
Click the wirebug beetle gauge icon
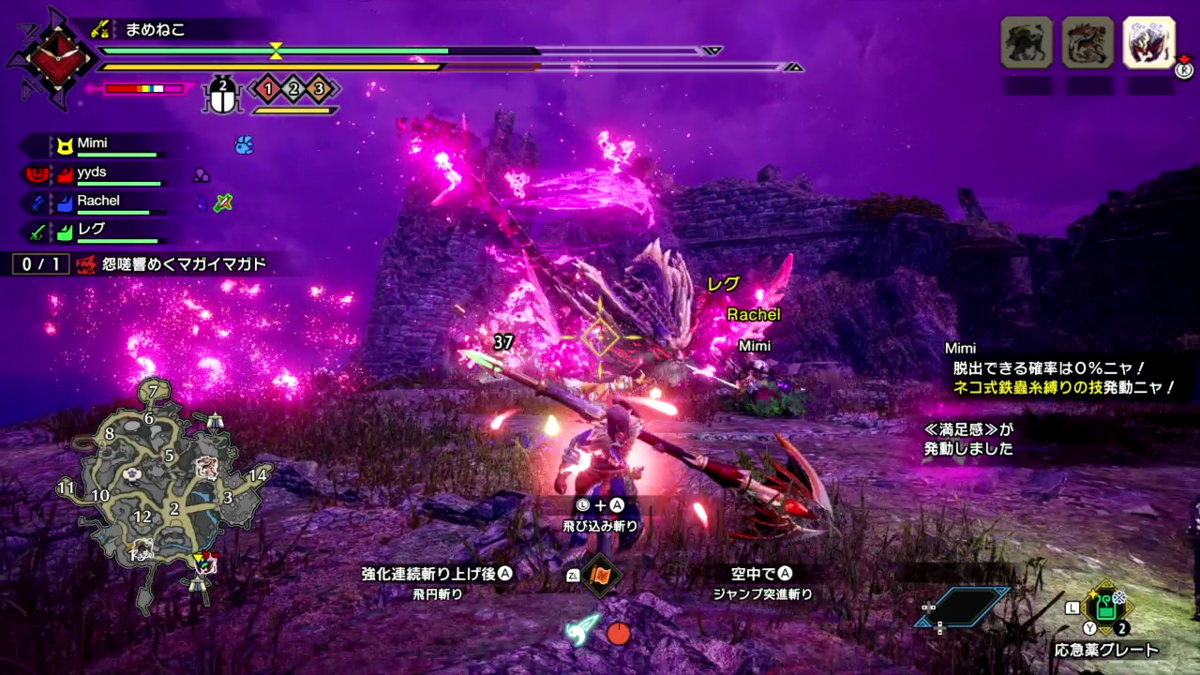click(x=223, y=95)
